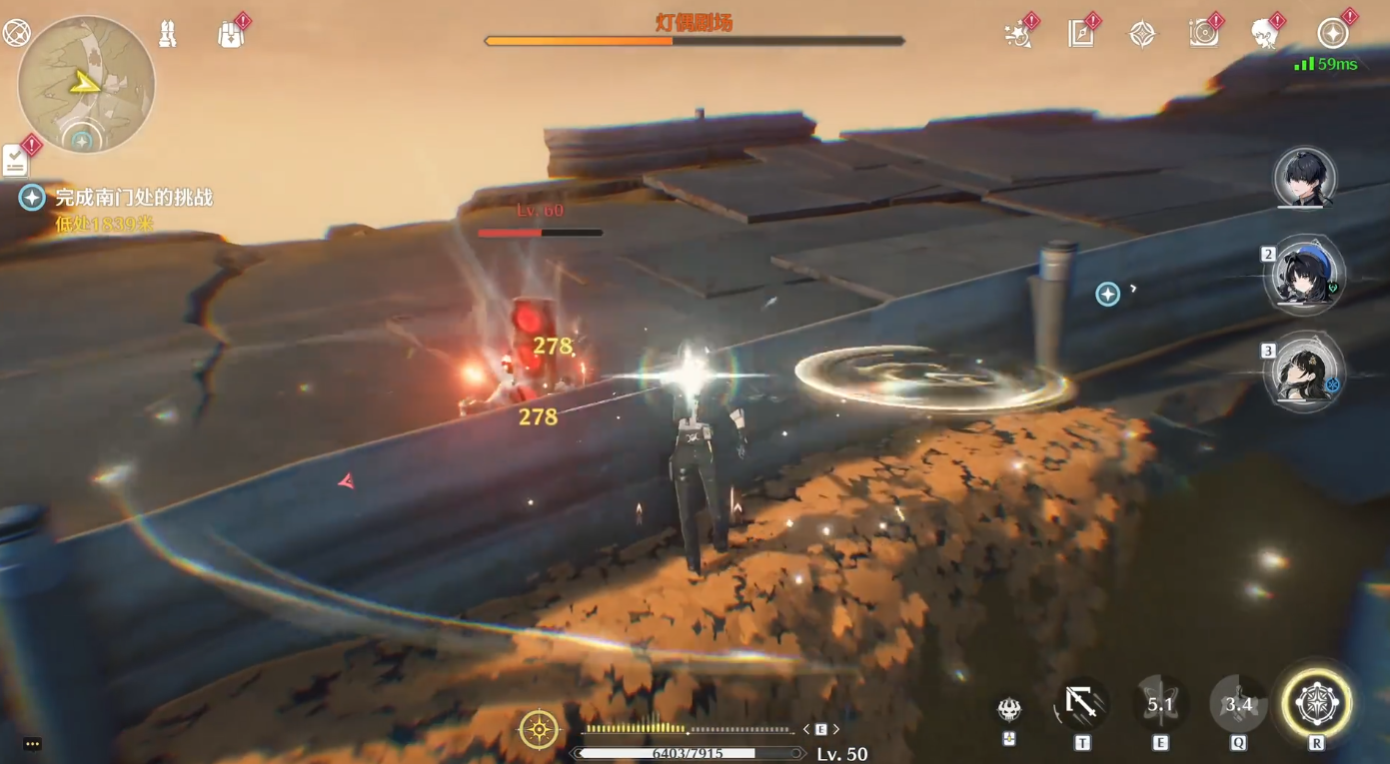This screenshot has width=1390, height=764.
Task: Use the Echo skill showing 3.4 cooldown
Action: tap(1238, 704)
